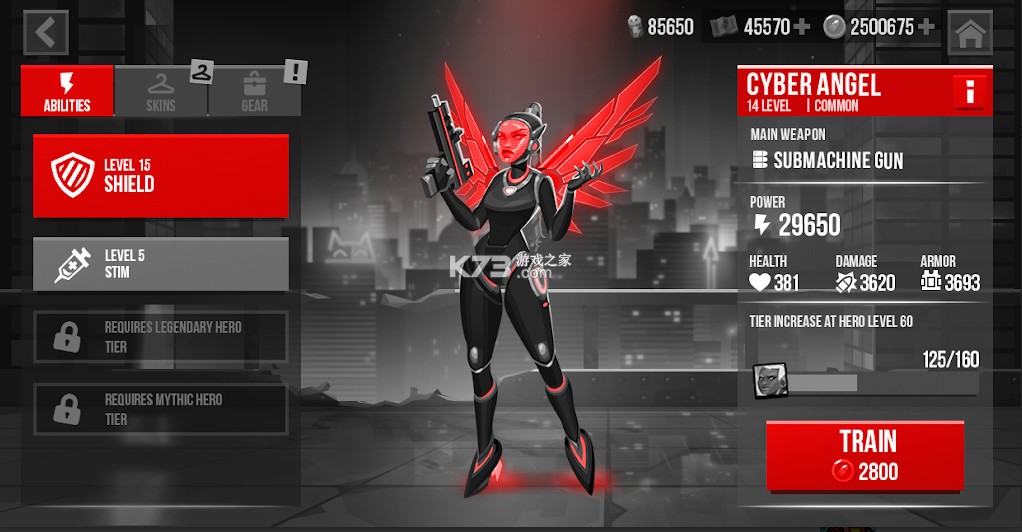Switch to the Skins tab
The width and height of the screenshot is (1022, 532).
click(160, 91)
